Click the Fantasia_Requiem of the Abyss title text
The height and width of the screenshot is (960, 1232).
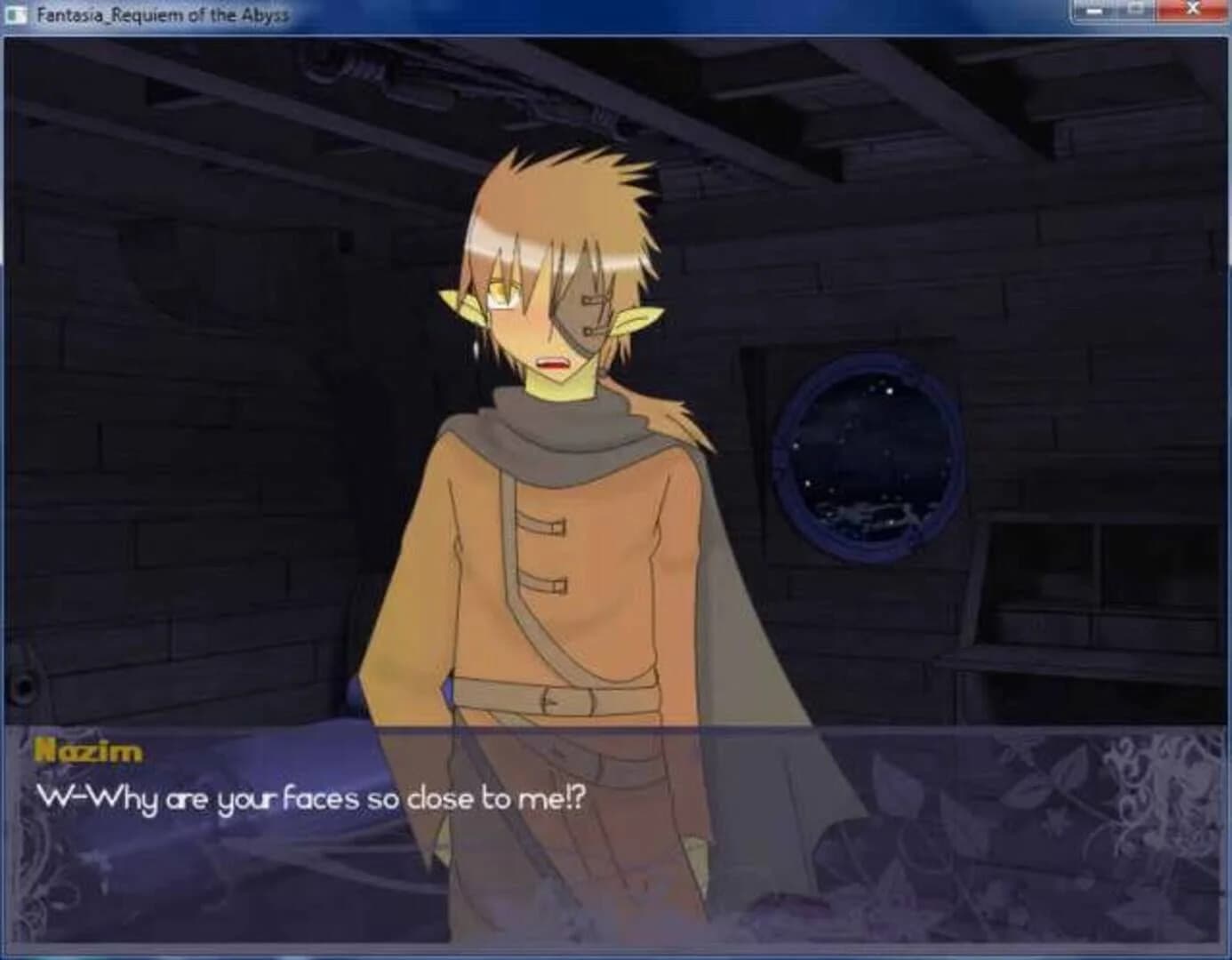point(163,12)
